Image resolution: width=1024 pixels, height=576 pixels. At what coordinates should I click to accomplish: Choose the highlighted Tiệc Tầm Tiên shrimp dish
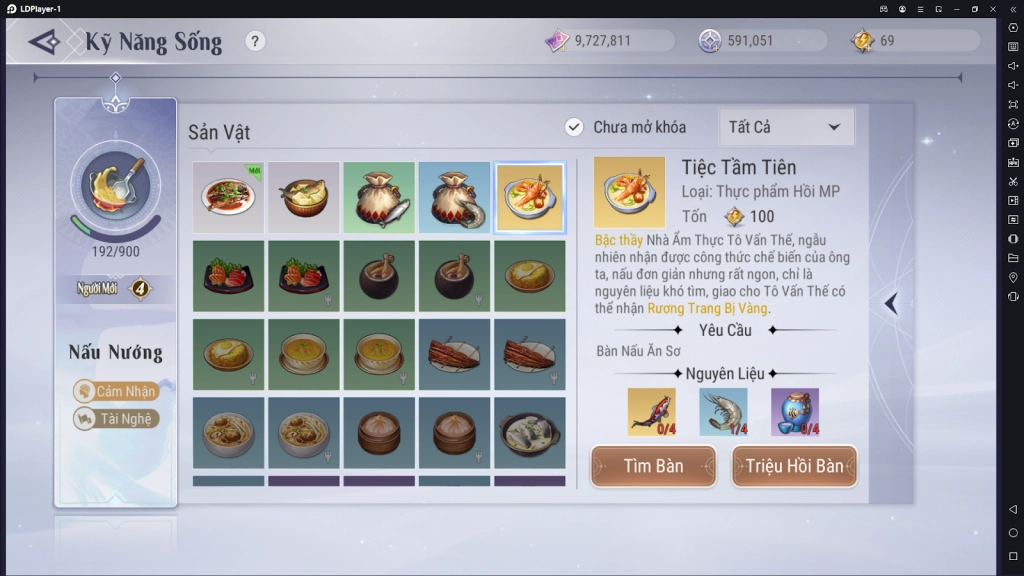coord(529,197)
